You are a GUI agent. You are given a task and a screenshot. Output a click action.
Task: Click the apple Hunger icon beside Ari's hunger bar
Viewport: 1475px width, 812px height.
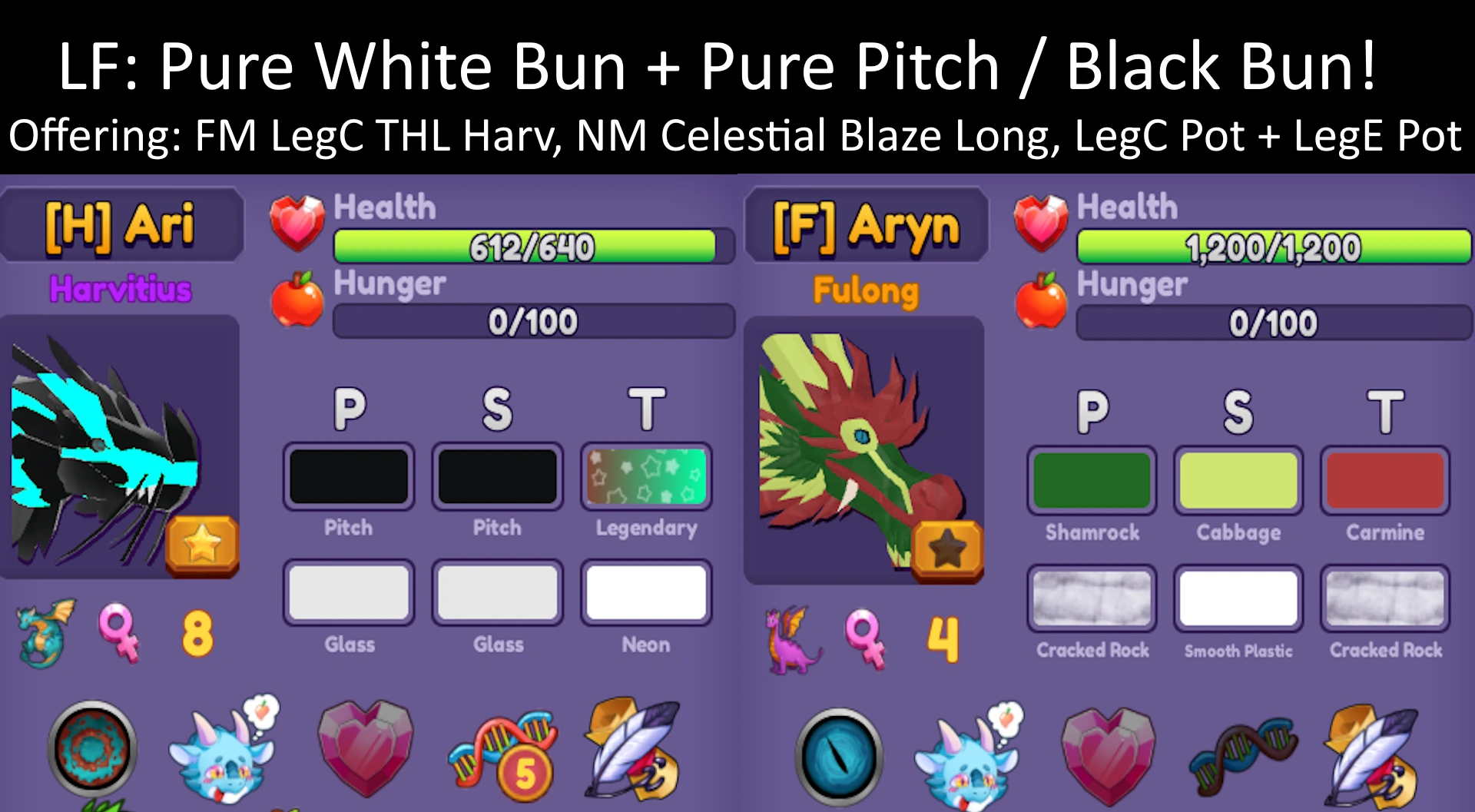(300, 300)
